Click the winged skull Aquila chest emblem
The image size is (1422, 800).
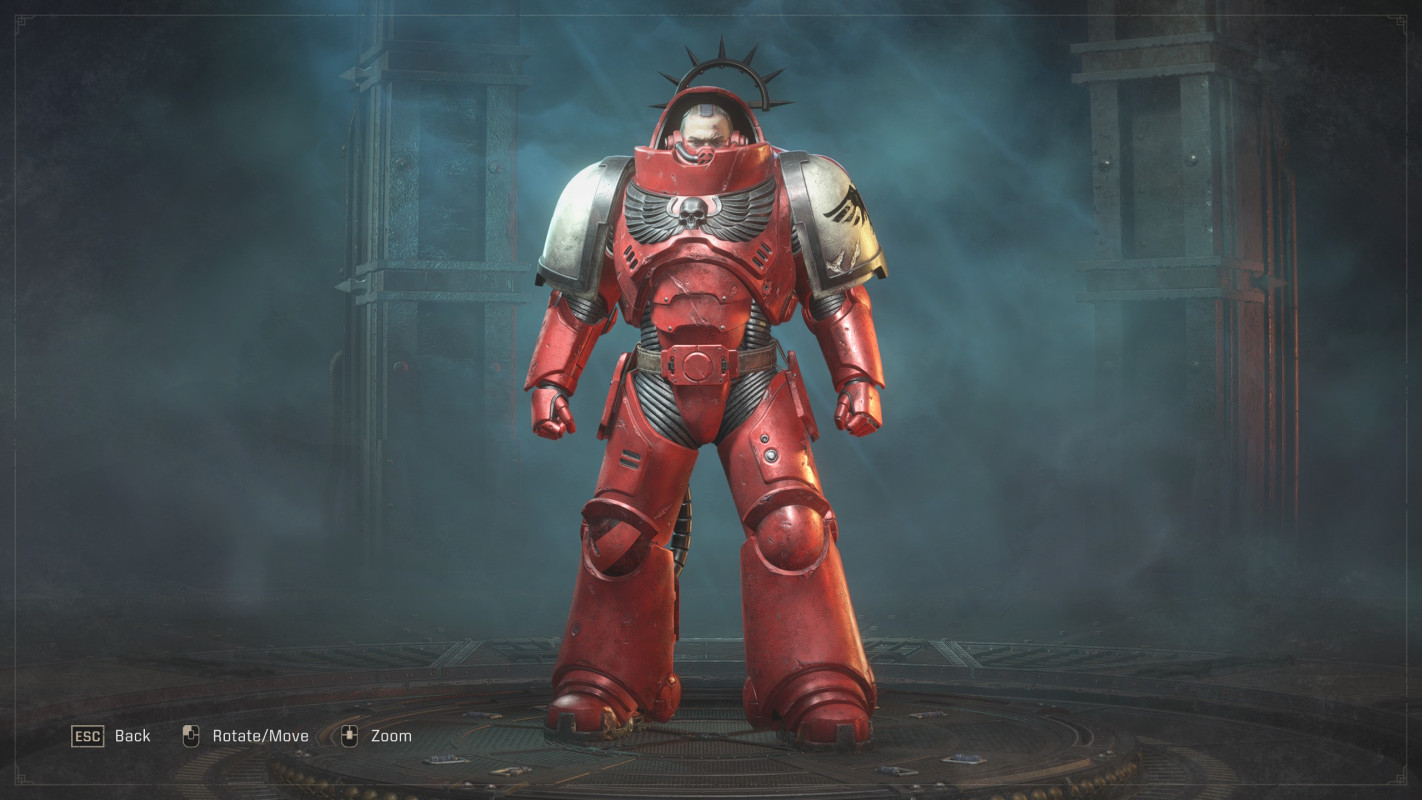click(690, 210)
